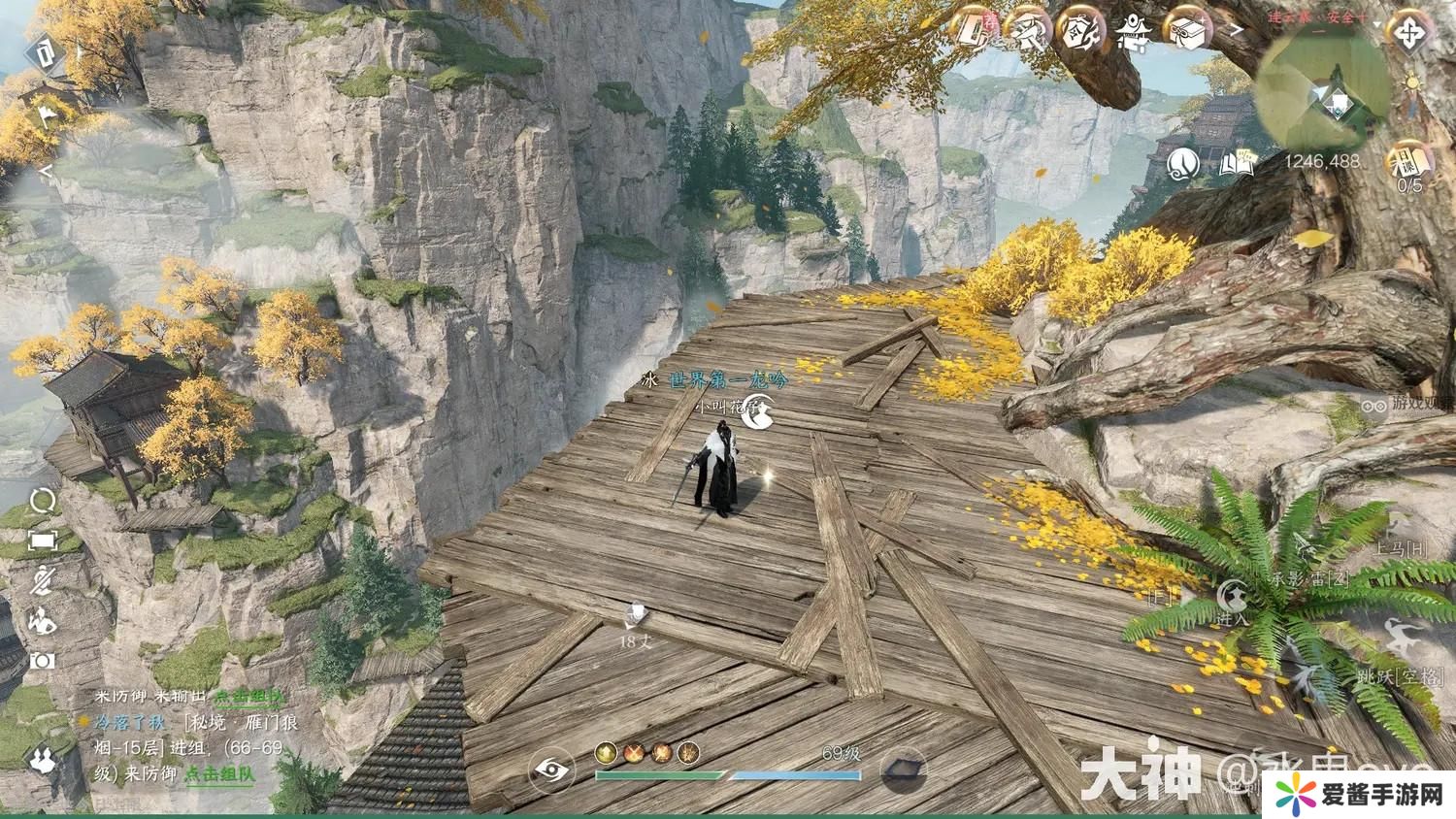Toggle the crossed-out character icon
Screen dimensions: 1456x819
pyautogui.click(x=43, y=581)
